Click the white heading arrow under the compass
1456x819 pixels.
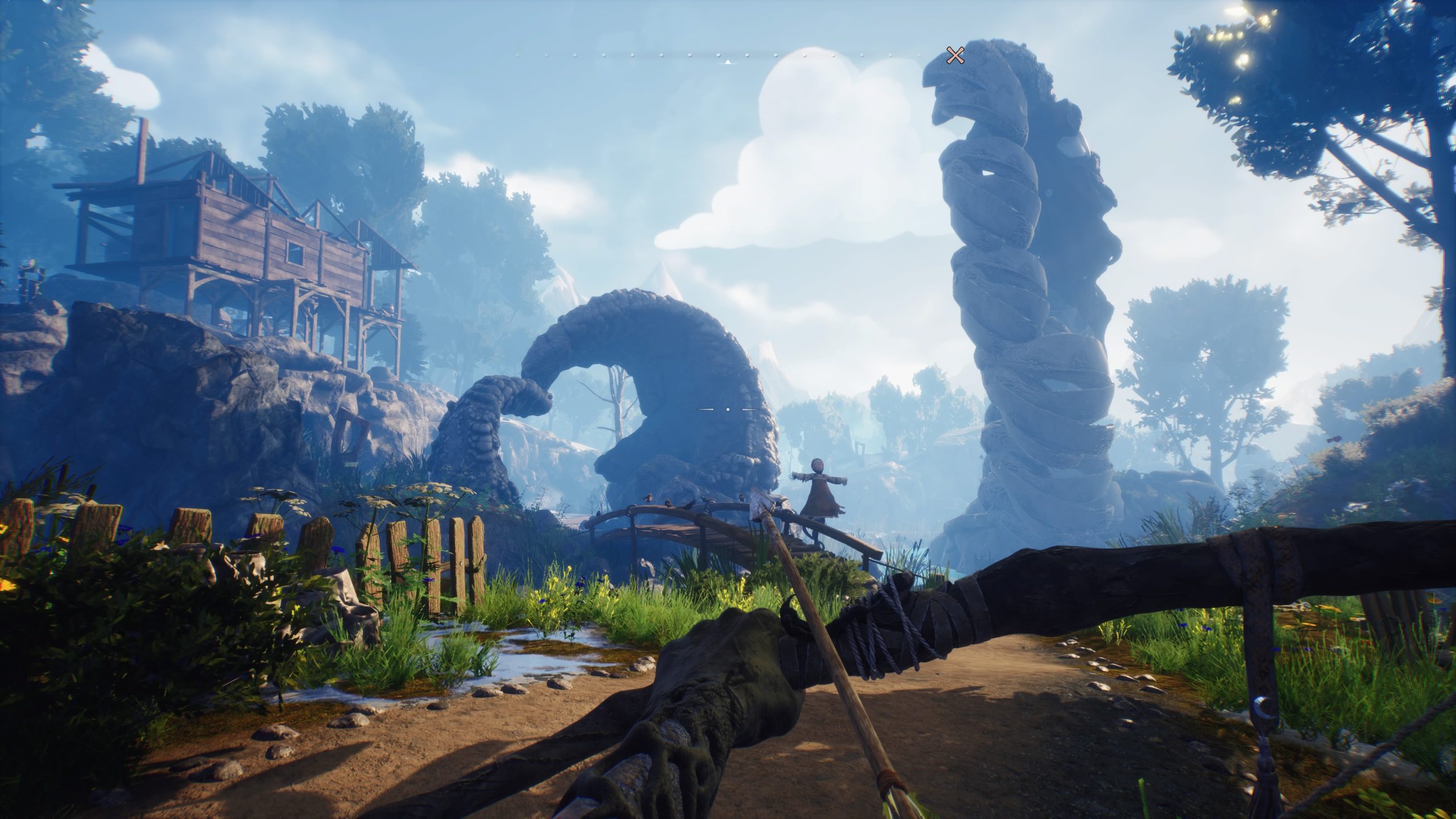click(x=727, y=61)
